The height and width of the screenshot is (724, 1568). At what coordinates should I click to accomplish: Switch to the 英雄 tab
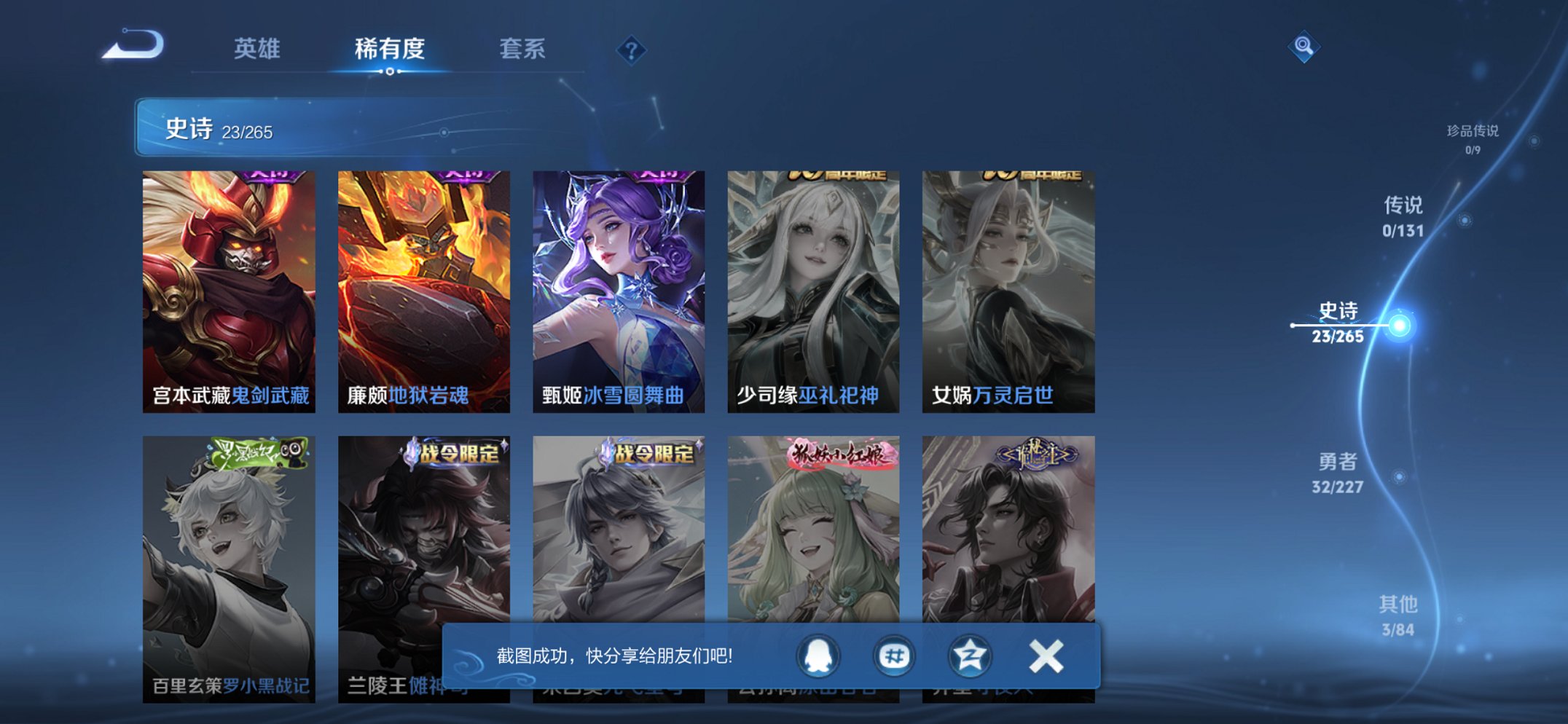[259, 50]
